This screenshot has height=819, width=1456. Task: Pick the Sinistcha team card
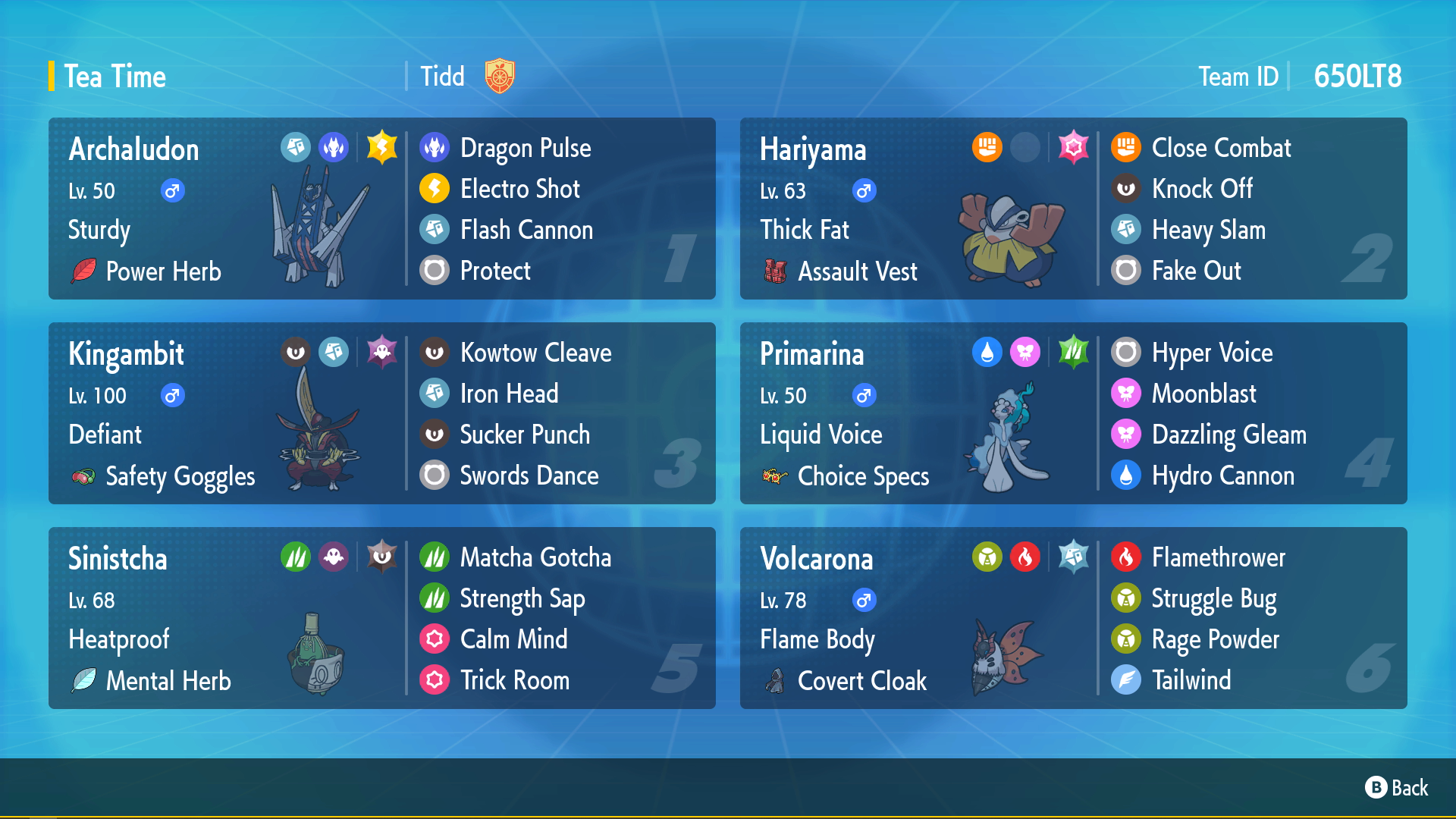coord(381,618)
